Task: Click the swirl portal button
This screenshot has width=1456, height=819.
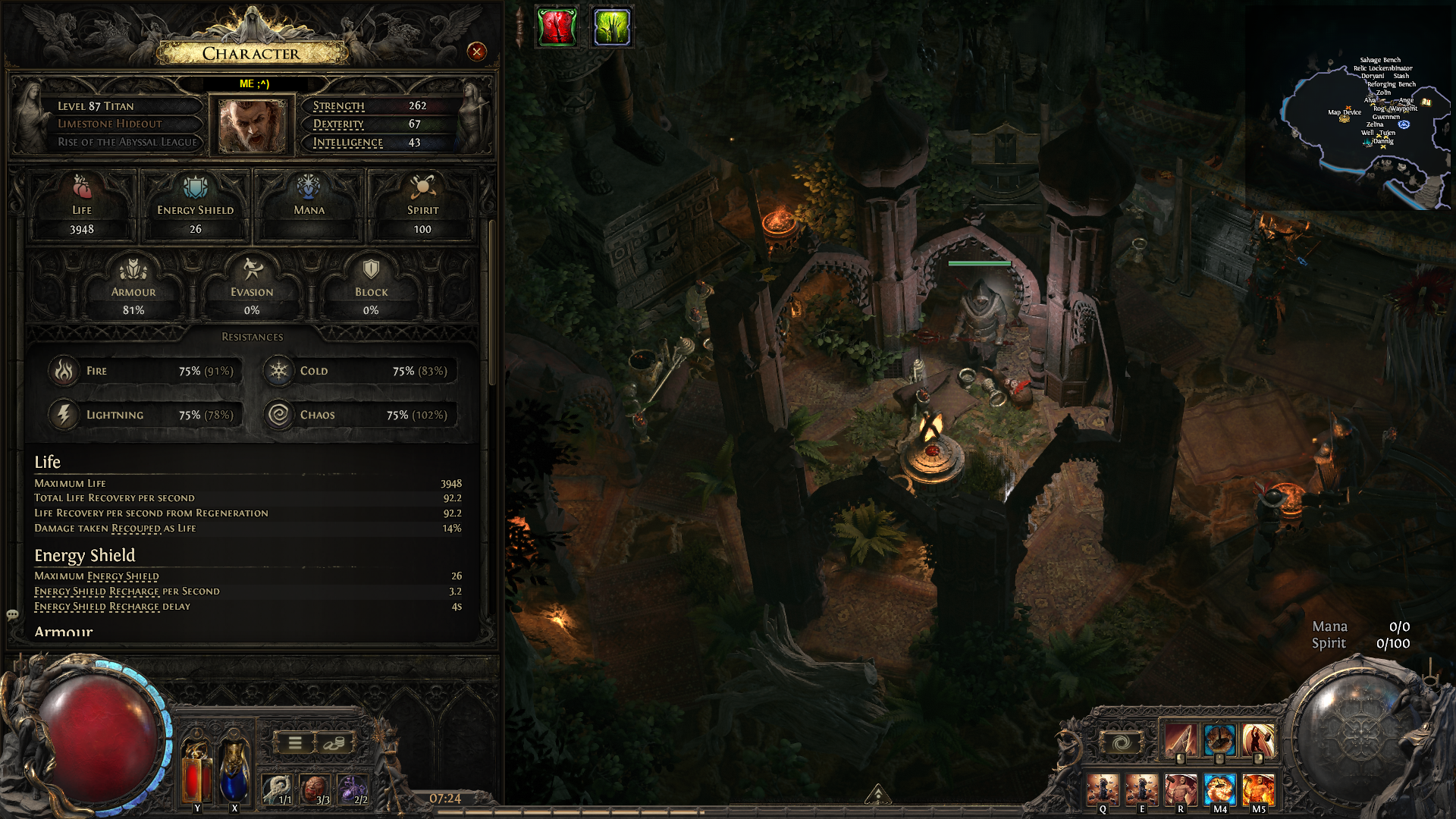Action: (x=1121, y=742)
